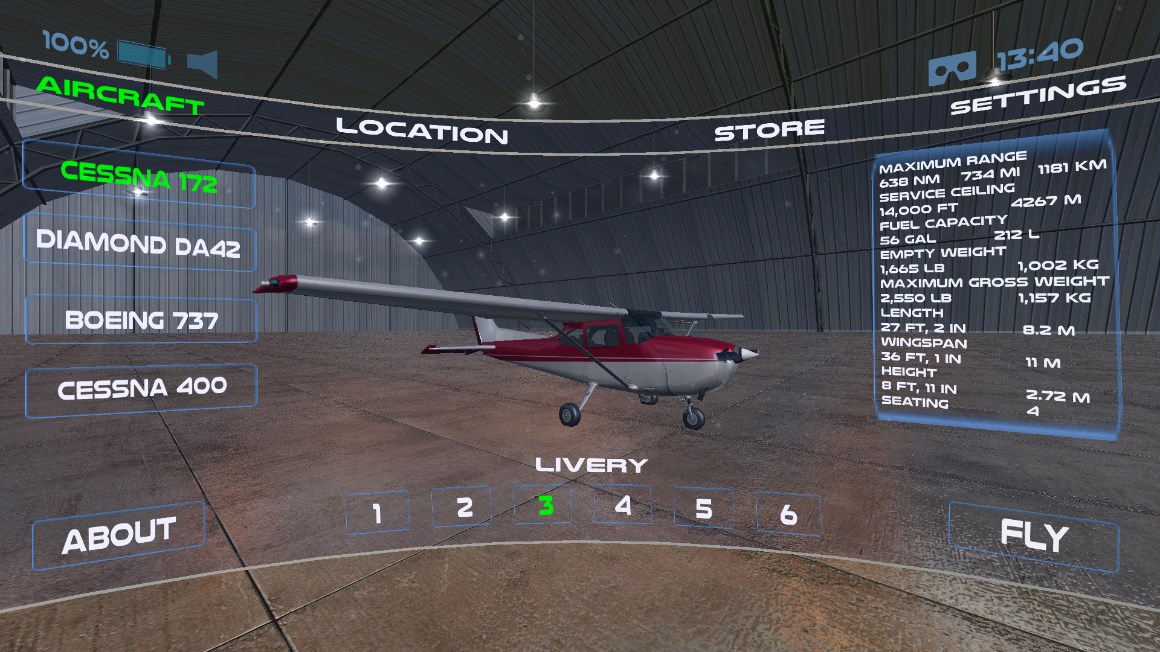Open the About screen
The image size is (1160, 652).
coord(119,535)
